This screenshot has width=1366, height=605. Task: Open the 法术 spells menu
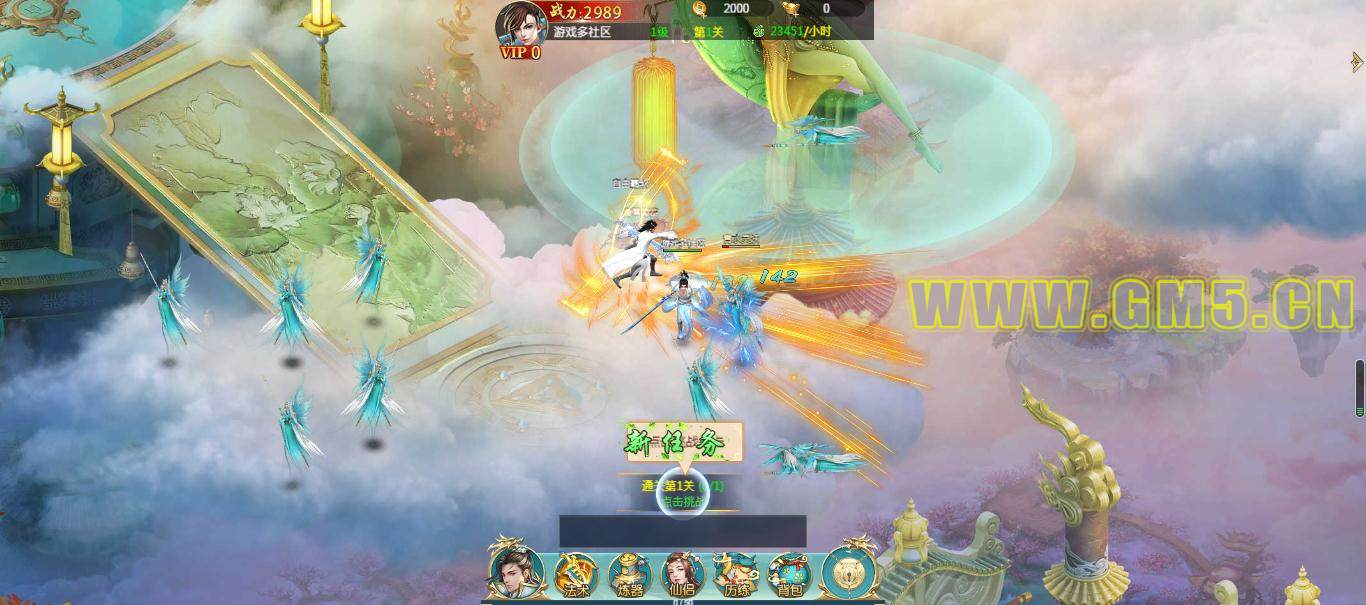576,575
